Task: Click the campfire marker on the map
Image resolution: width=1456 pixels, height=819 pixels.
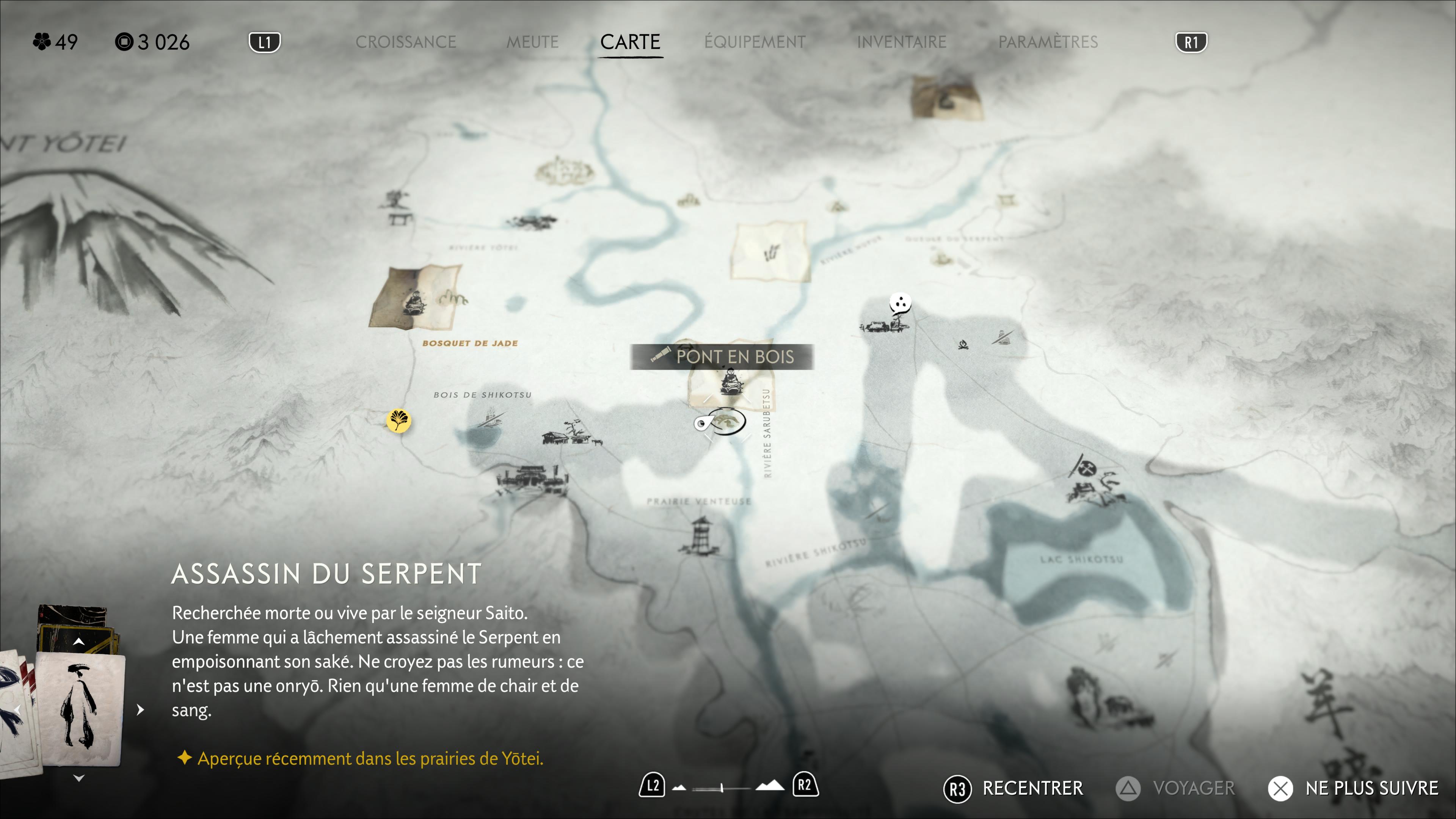Action: [963, 344]
